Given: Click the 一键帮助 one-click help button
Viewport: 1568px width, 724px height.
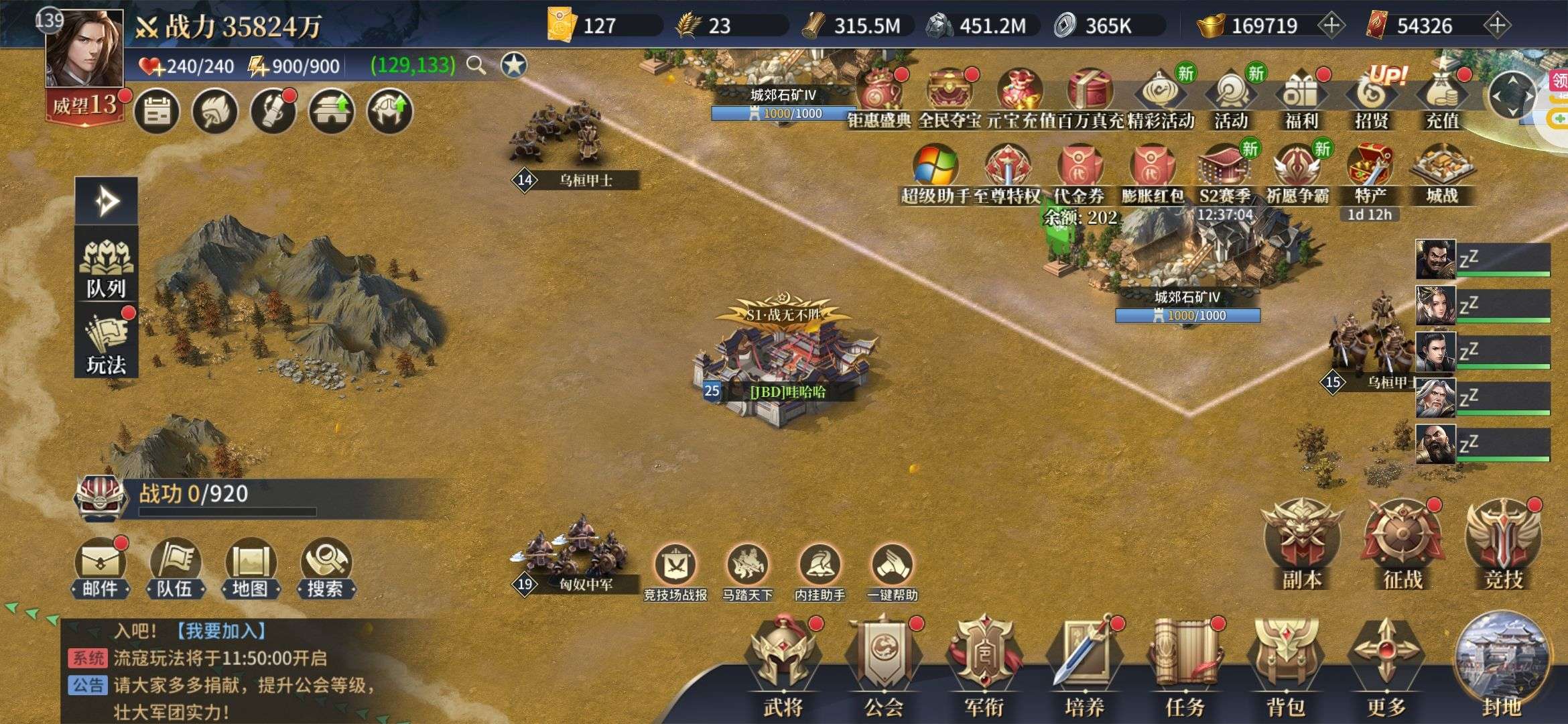Looking at the screenshot, I should coord(893,571).
